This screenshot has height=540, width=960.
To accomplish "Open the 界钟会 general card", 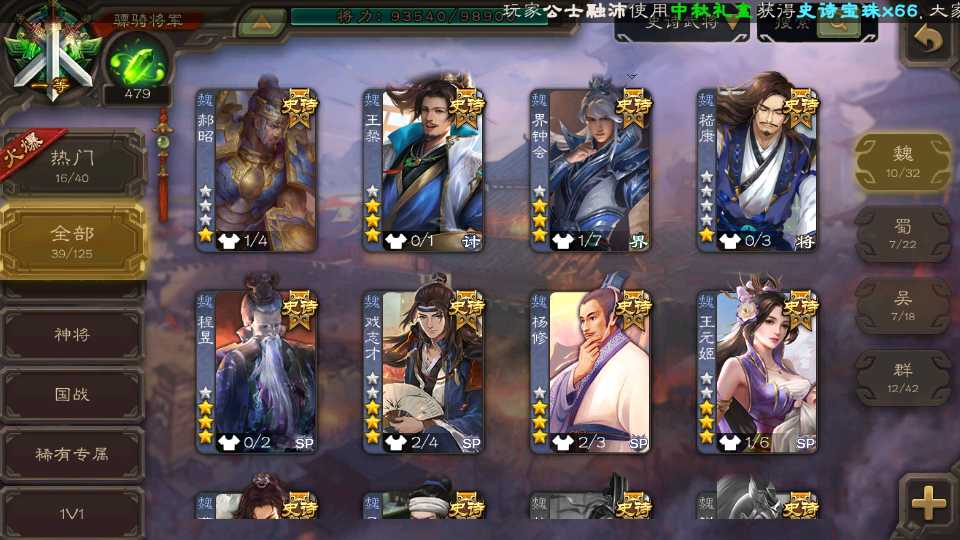I will click(x=591, y=170).
